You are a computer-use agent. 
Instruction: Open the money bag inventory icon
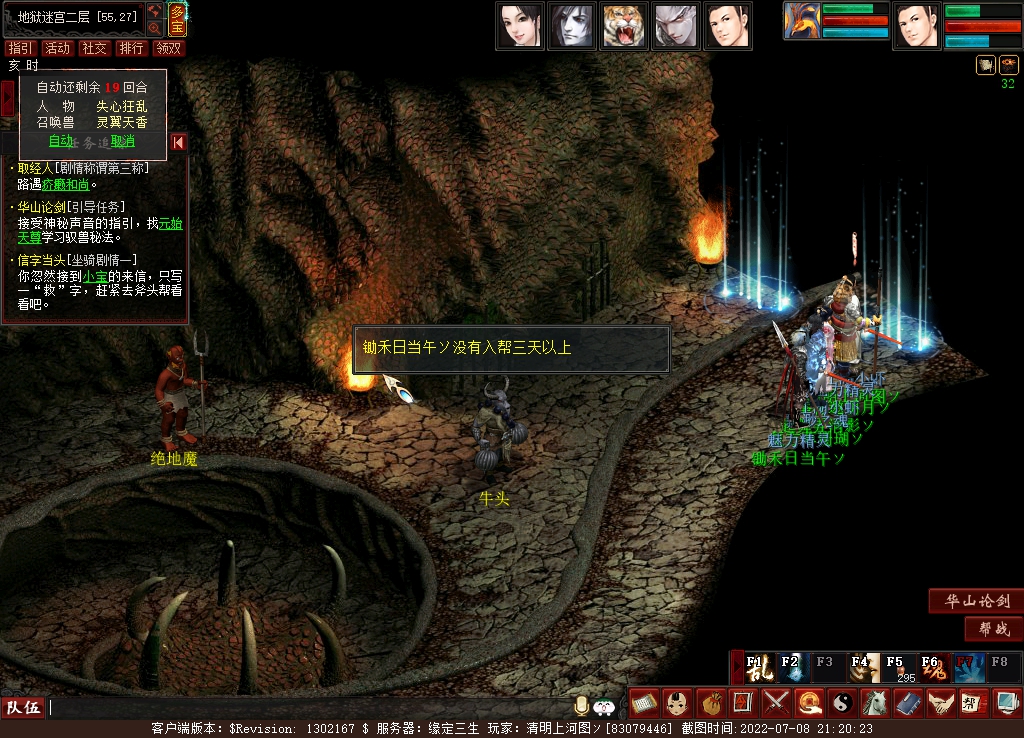(709, 703)
